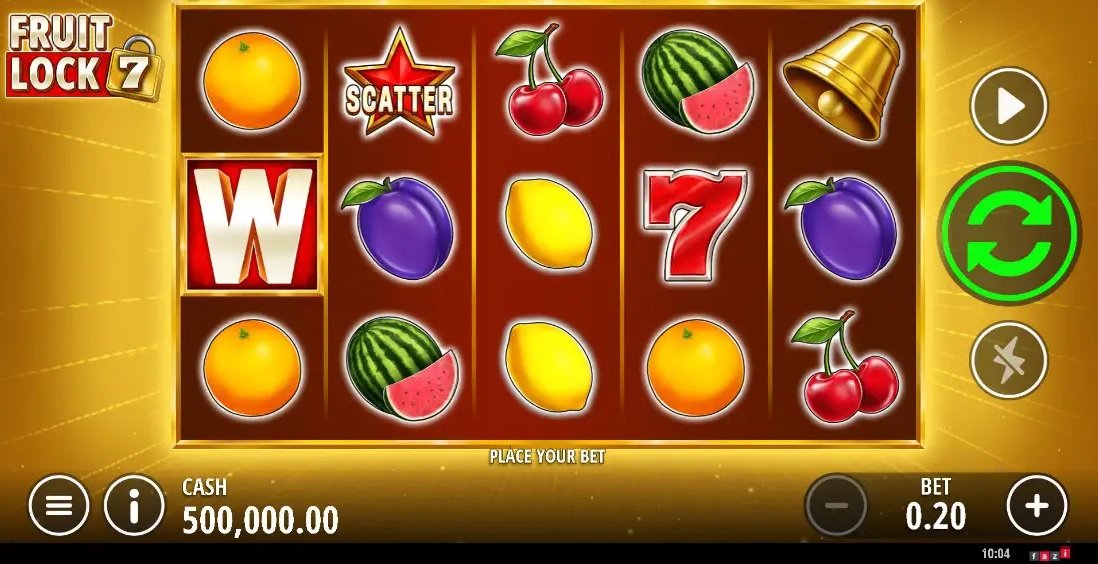Open the hamburger menu

[x=59, y=506]
